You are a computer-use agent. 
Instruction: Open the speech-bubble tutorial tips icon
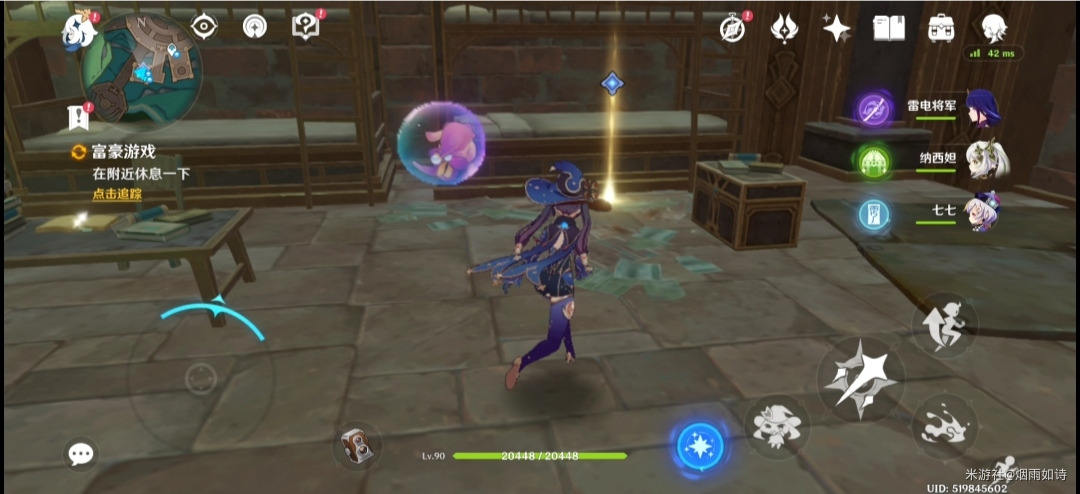(305, 27)
